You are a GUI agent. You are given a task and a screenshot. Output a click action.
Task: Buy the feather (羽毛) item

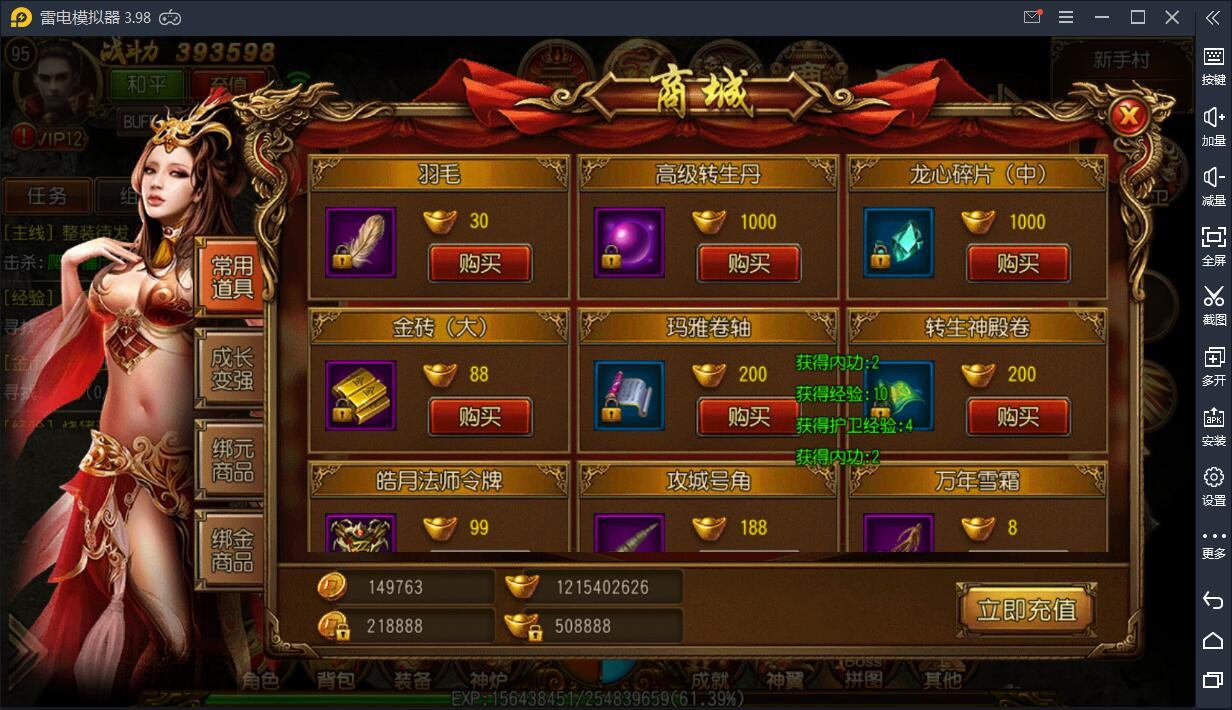(x=480, y=264)
